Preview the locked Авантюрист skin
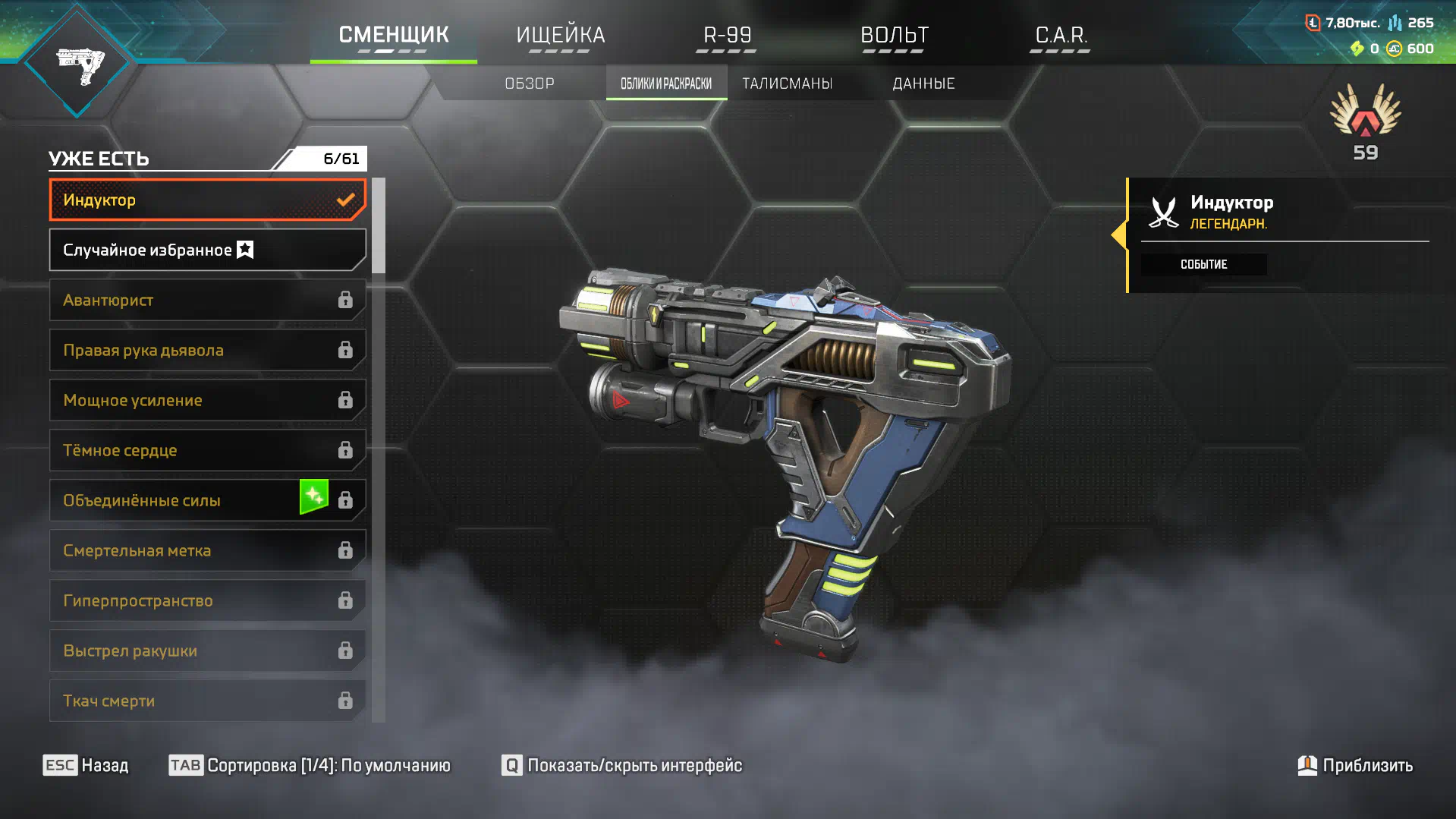1456x819 pixels. click(207, 300)
